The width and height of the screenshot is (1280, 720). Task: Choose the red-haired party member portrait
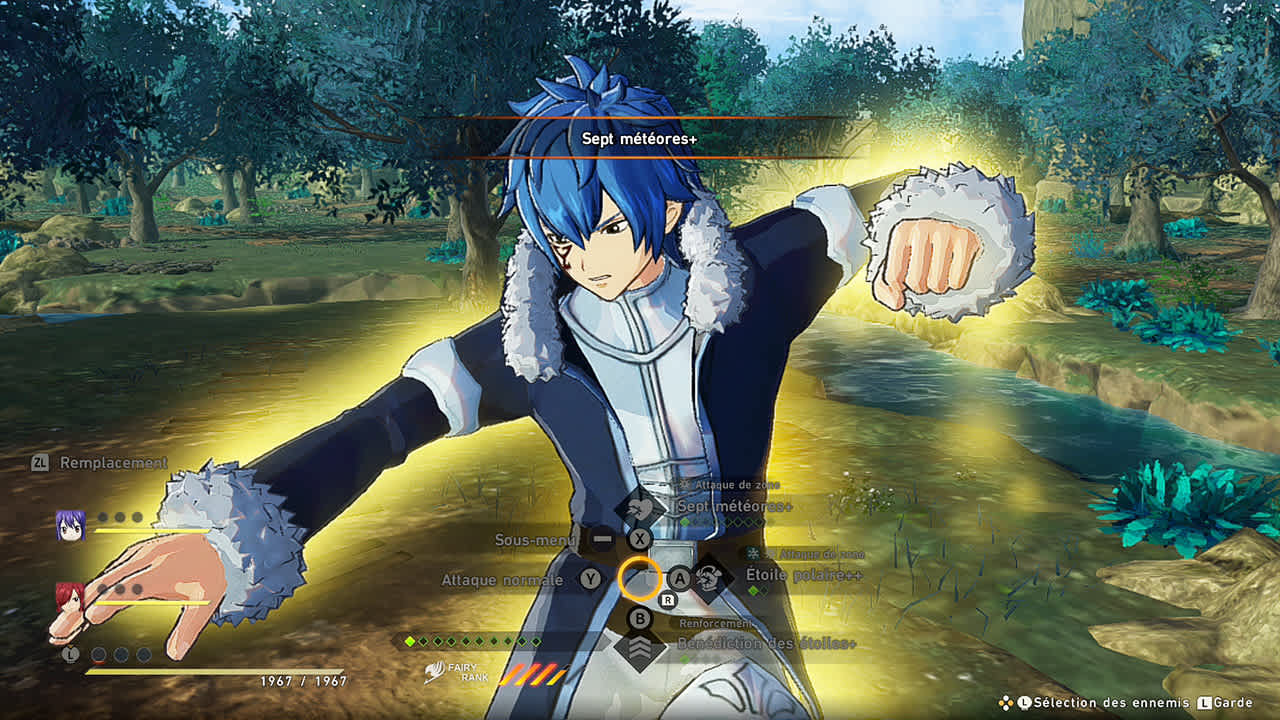pos(69,597)
